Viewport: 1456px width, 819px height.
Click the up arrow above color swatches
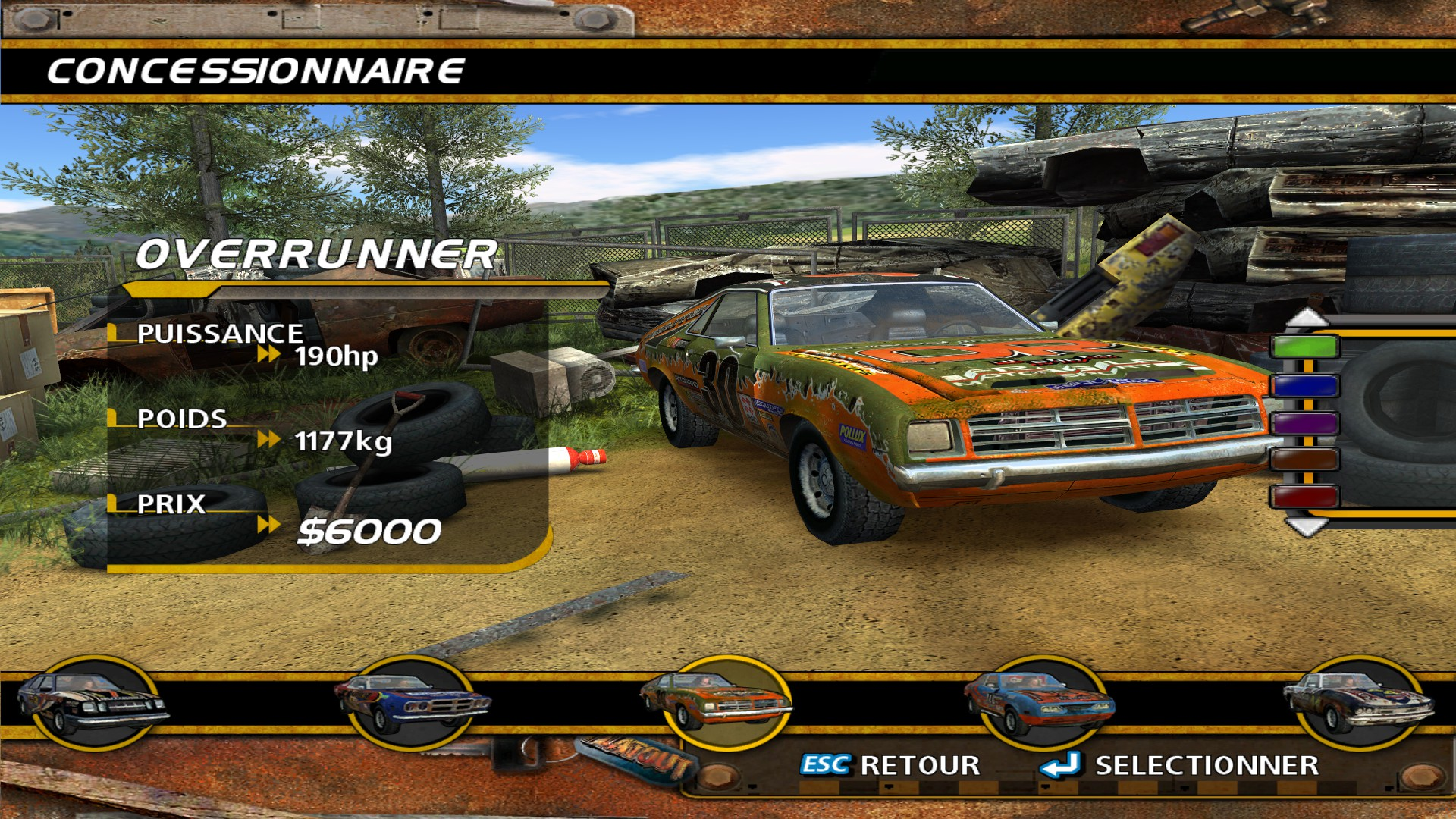1306,317
